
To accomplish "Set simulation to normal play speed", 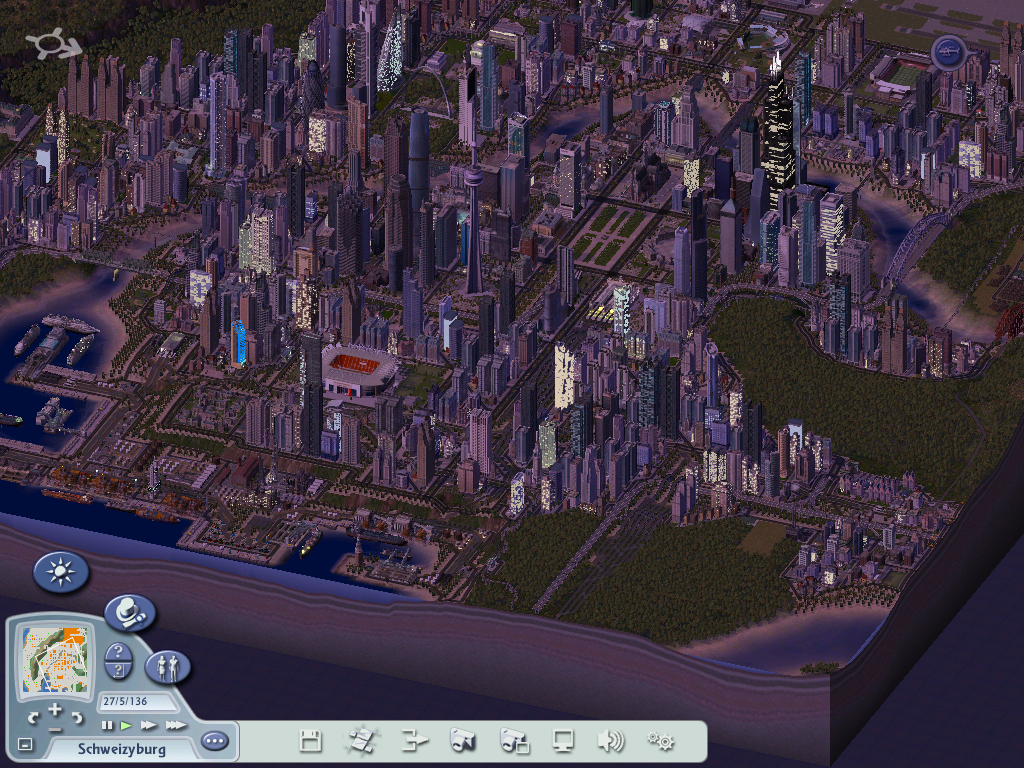I will pyautogui.click(x=126, y=725).
